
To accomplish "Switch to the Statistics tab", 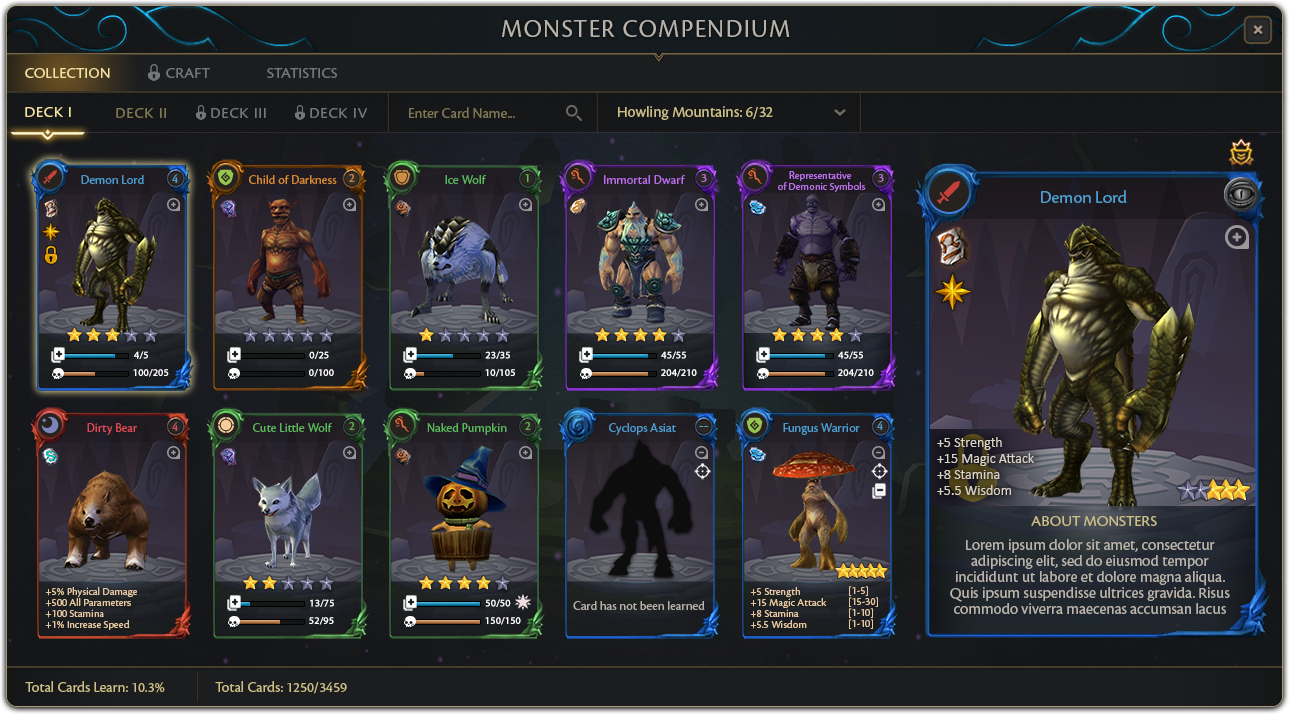I will [x=301, y=73].
